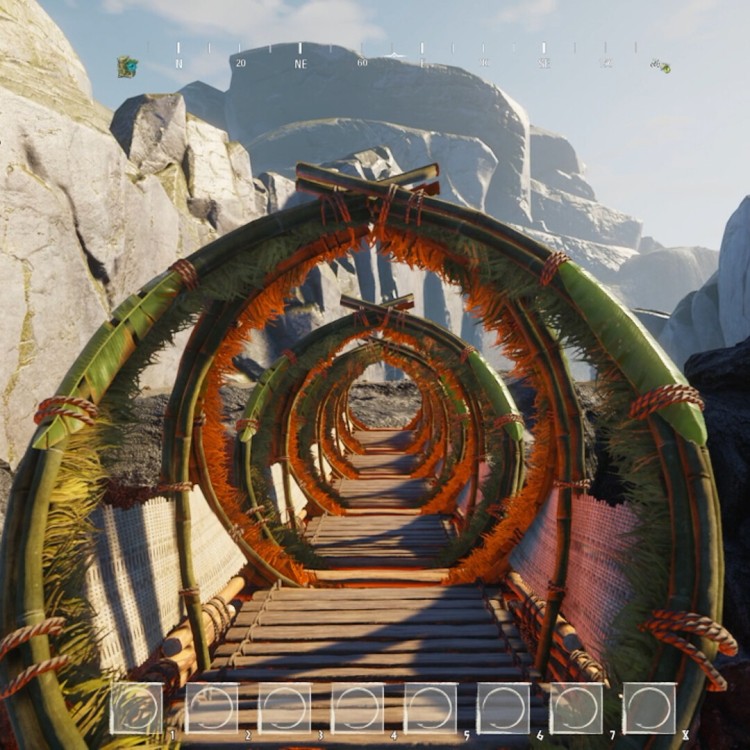This screenshot has height=750, width=750.
Task: Click the map marker icon beside compass N
Action: [127, 67]
